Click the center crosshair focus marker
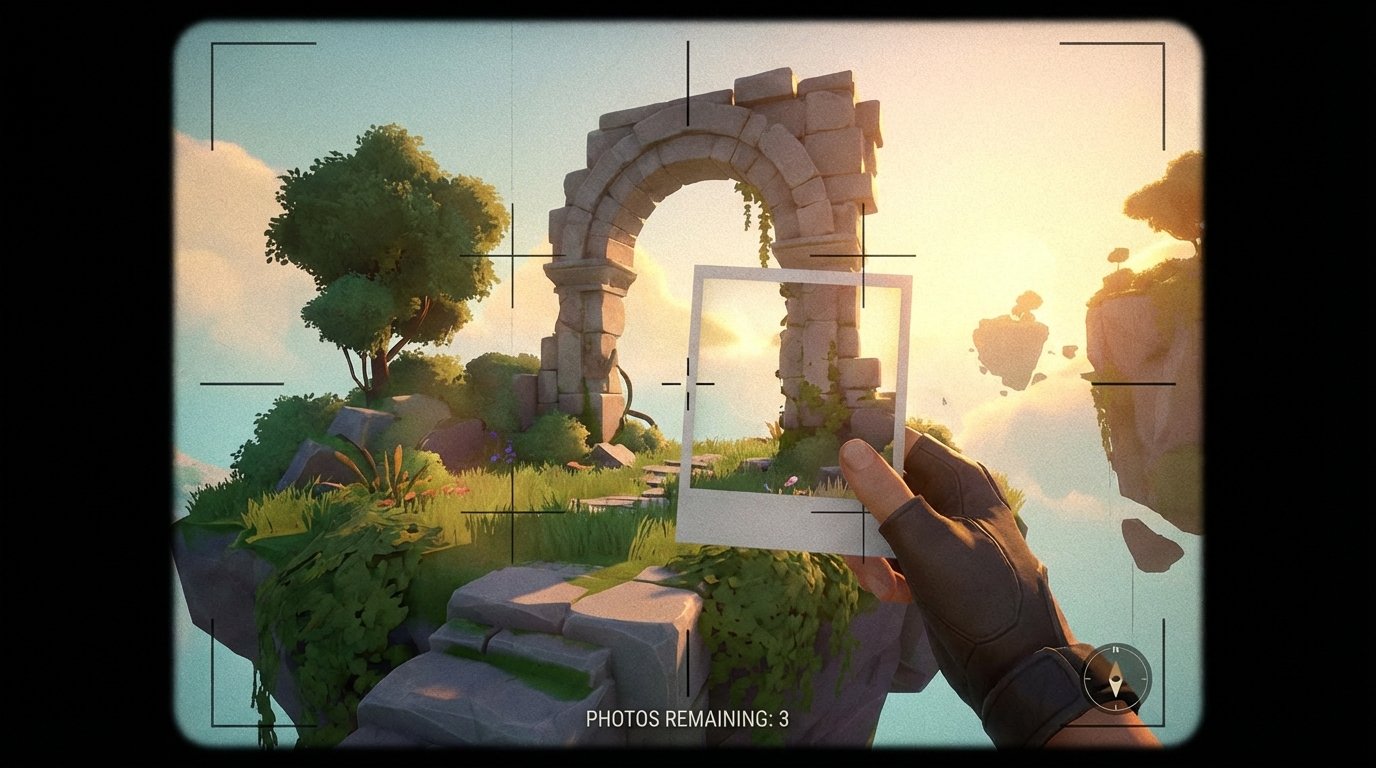Viewport: 1376px width, 768px height. (688, 382)
